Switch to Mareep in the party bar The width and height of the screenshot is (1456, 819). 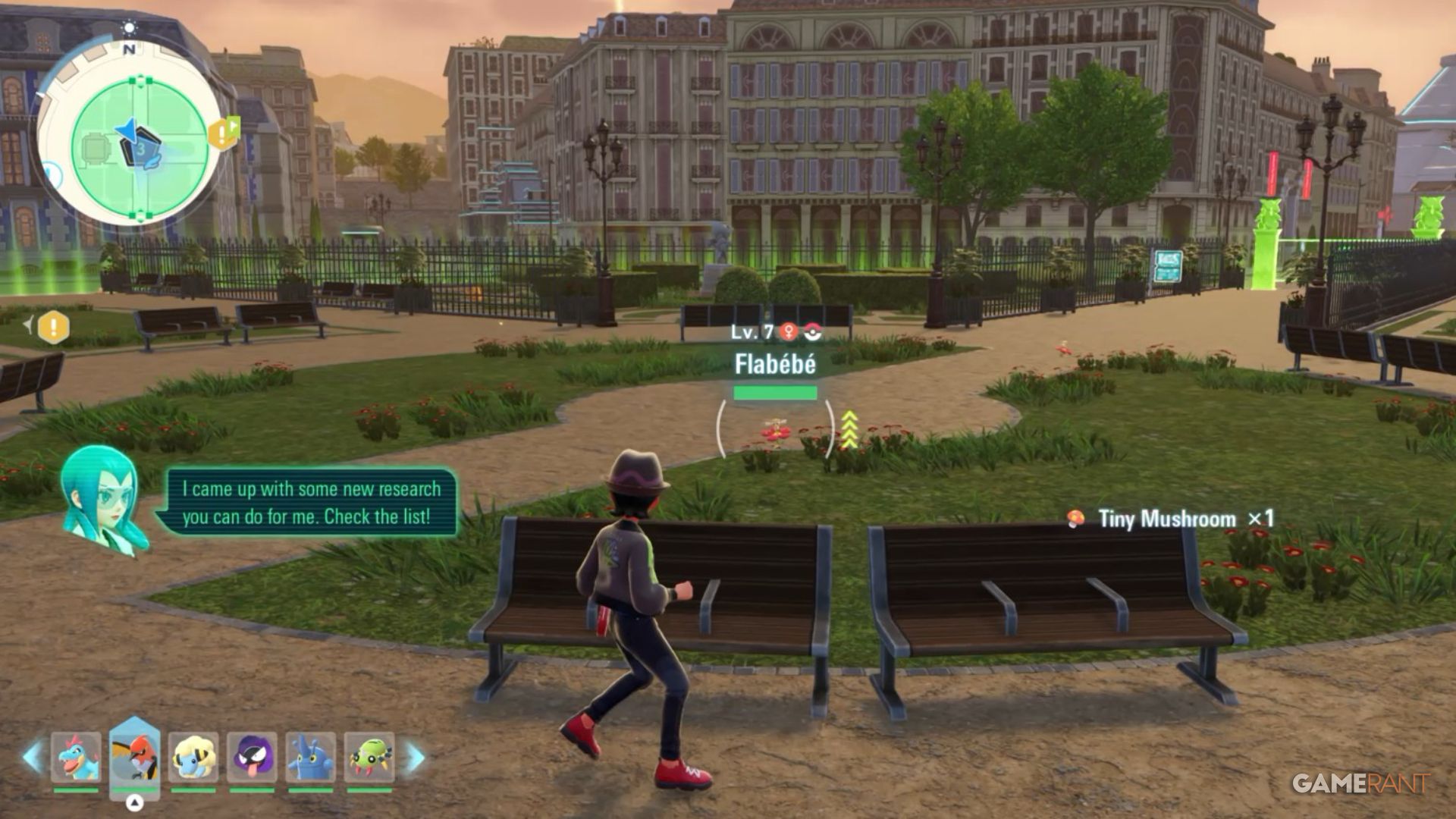(x=193, y=757)
